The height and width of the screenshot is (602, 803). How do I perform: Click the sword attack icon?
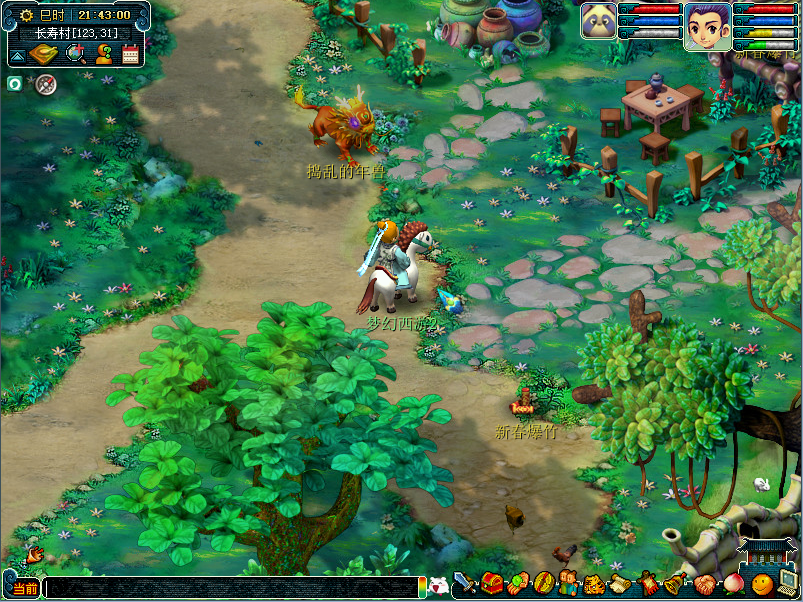(x=466, y=583)
